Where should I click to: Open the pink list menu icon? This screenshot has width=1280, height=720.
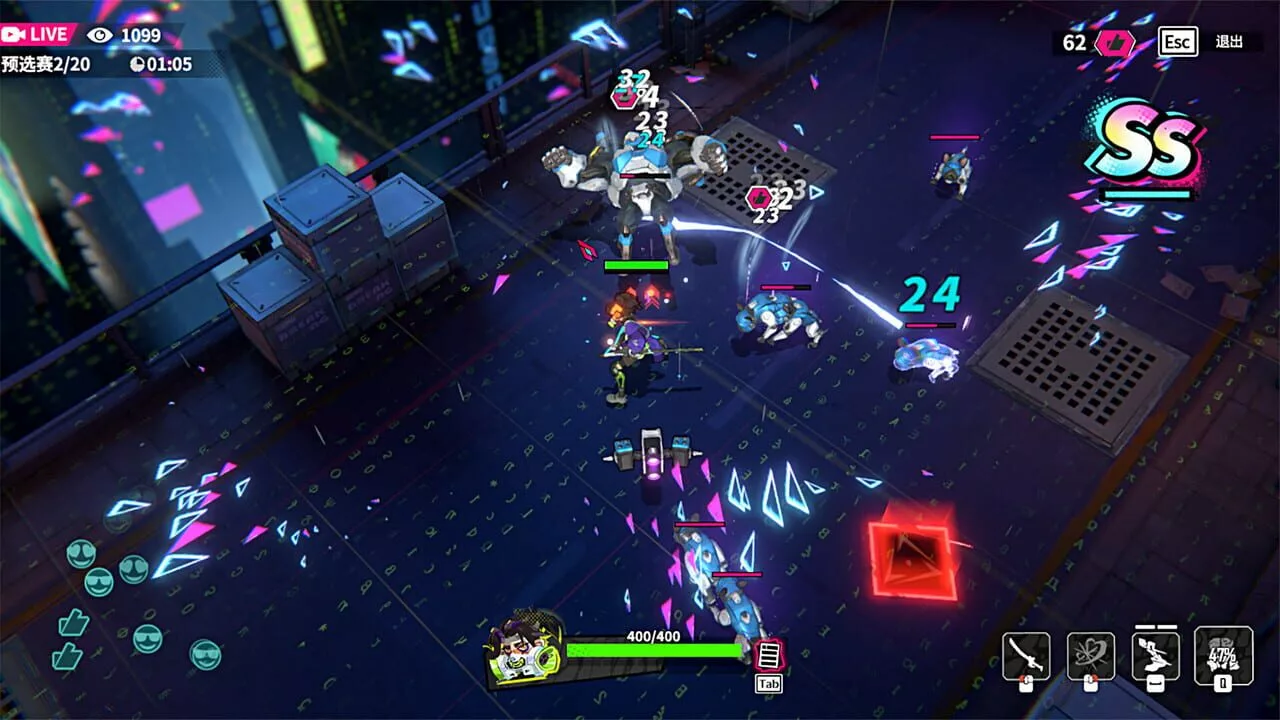[768, 656]
